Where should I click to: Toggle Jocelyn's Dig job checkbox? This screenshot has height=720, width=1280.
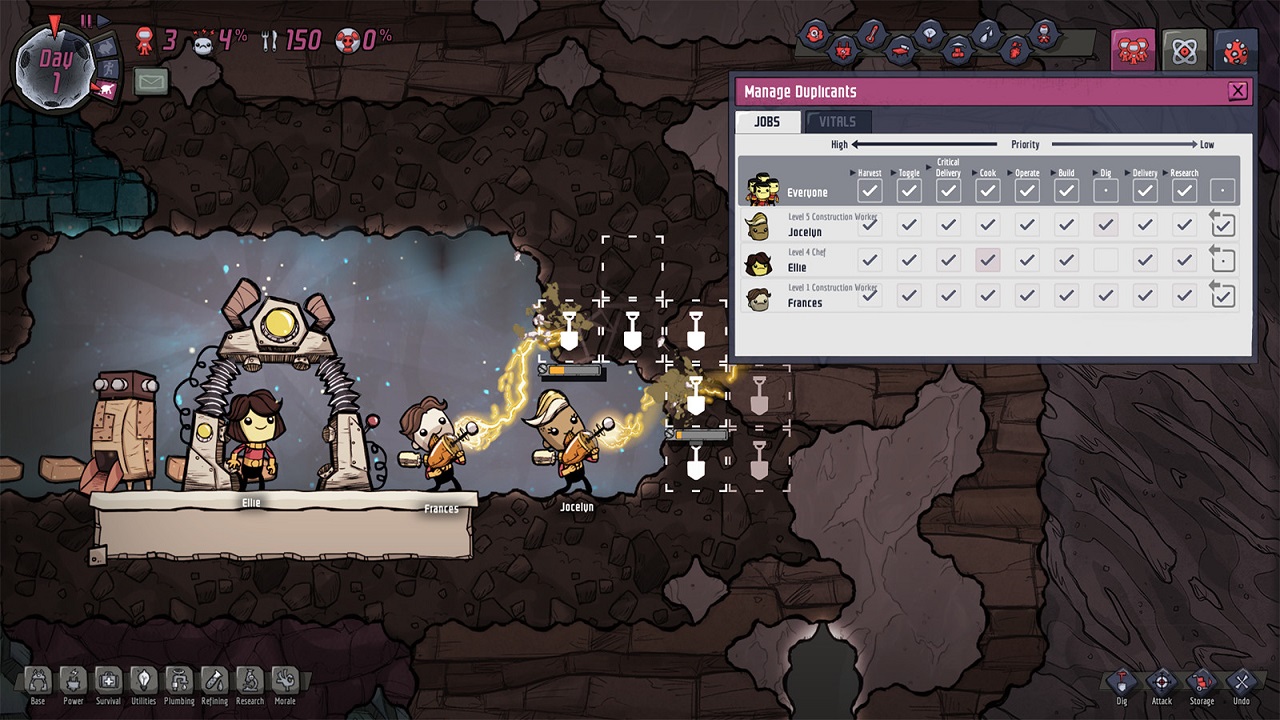click(x=1105, y=225)
